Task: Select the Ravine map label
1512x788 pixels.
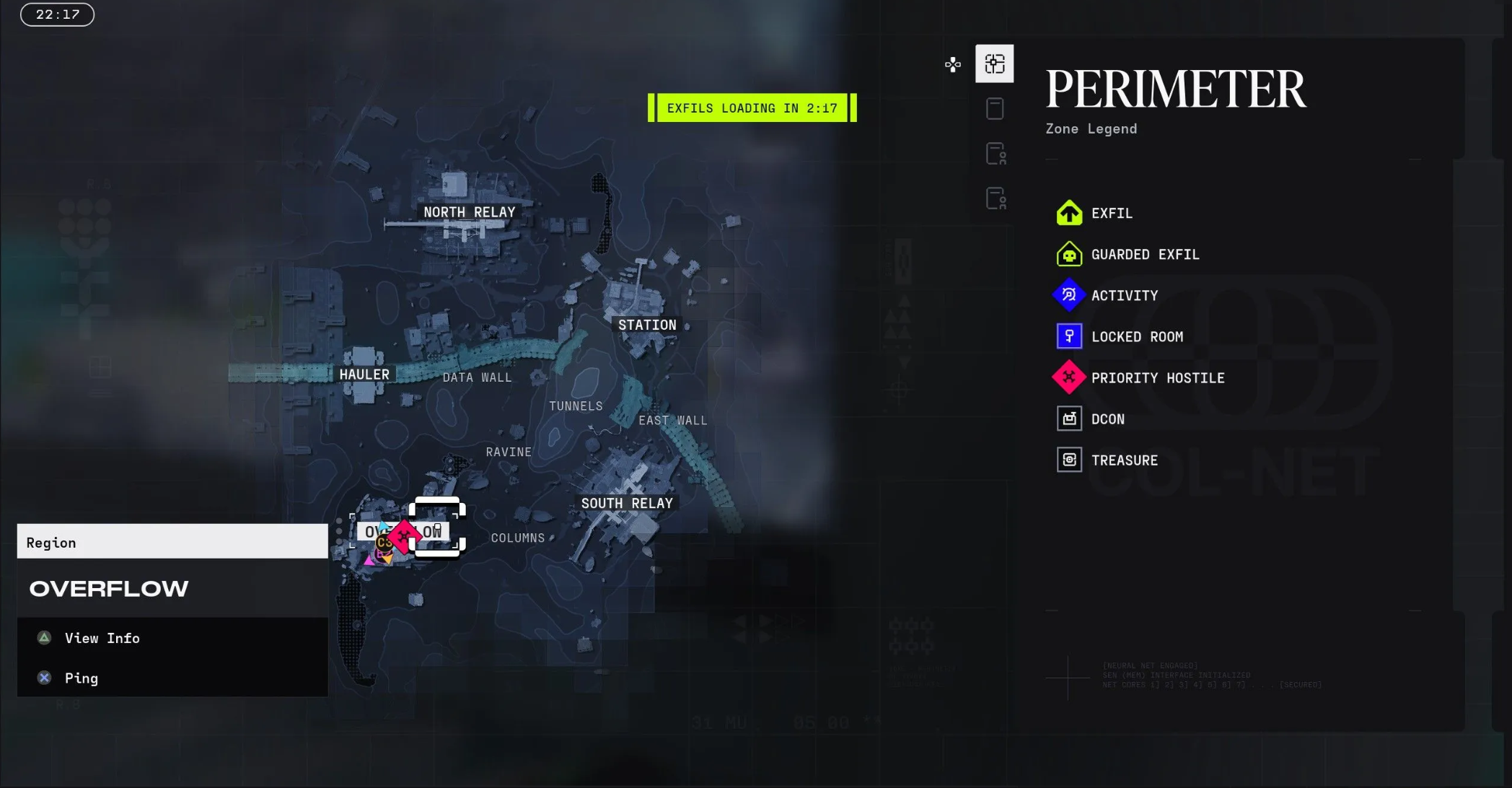Action: click(x=509, y=452)
